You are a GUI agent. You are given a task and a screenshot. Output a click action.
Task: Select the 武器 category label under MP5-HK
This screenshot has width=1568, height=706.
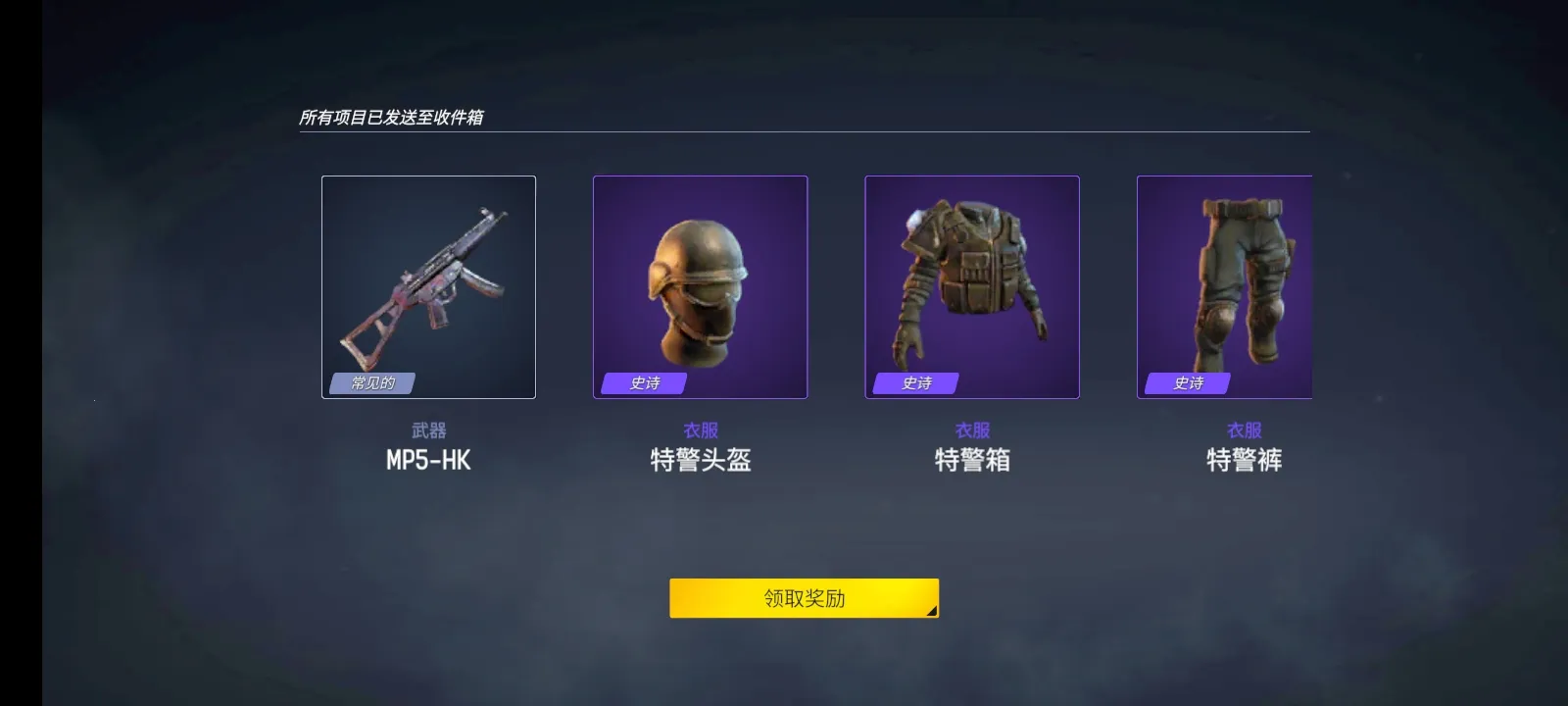point(428,429)
